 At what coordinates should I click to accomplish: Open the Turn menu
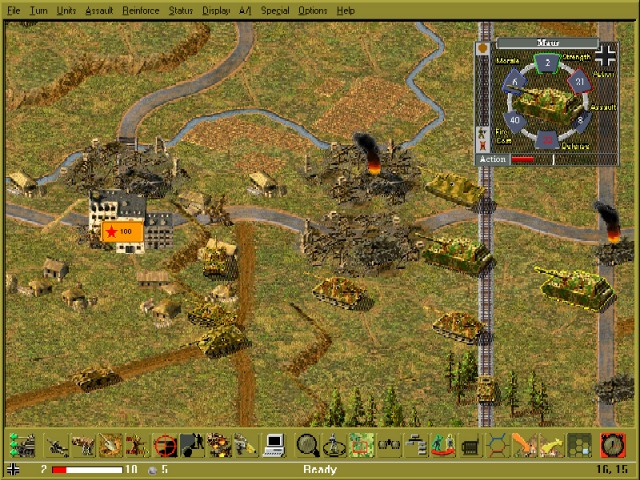(x=39, y=10)
